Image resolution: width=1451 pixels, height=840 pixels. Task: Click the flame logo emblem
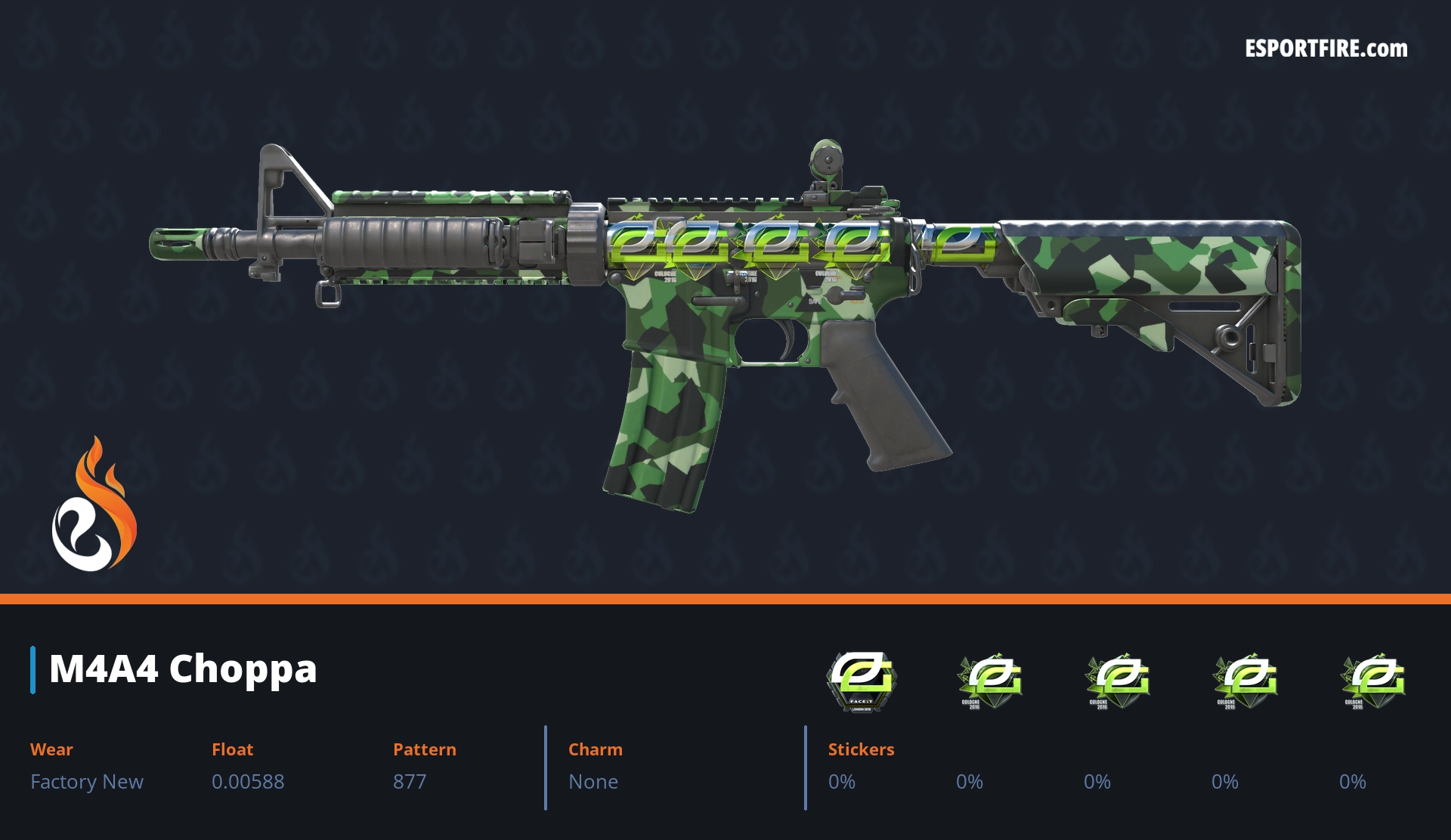tap(94, 506)
